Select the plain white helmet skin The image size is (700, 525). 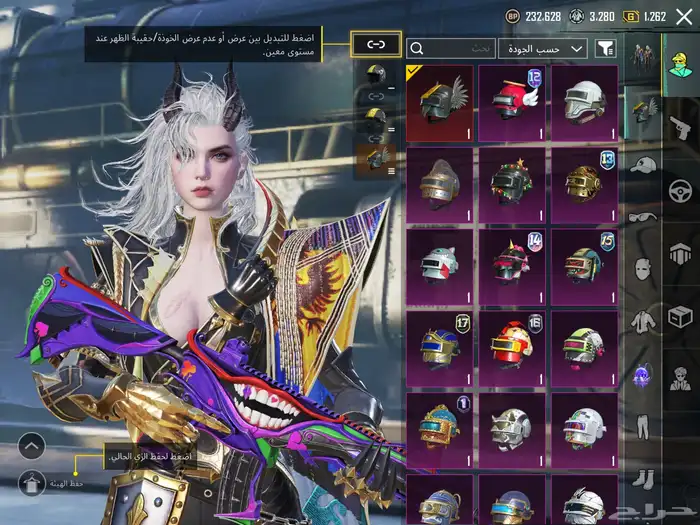(x=584, y=102)
